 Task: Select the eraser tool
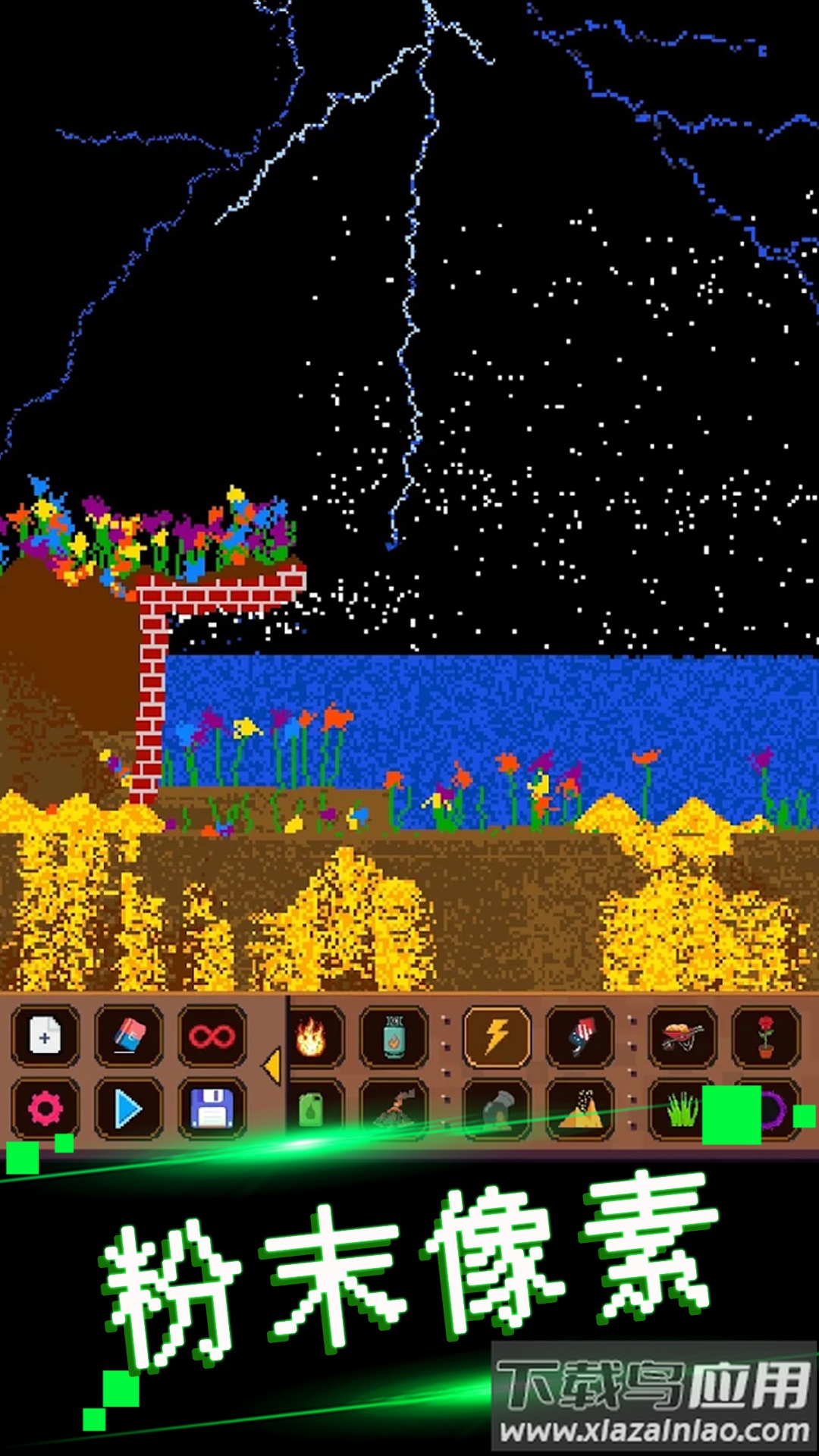128,1036
